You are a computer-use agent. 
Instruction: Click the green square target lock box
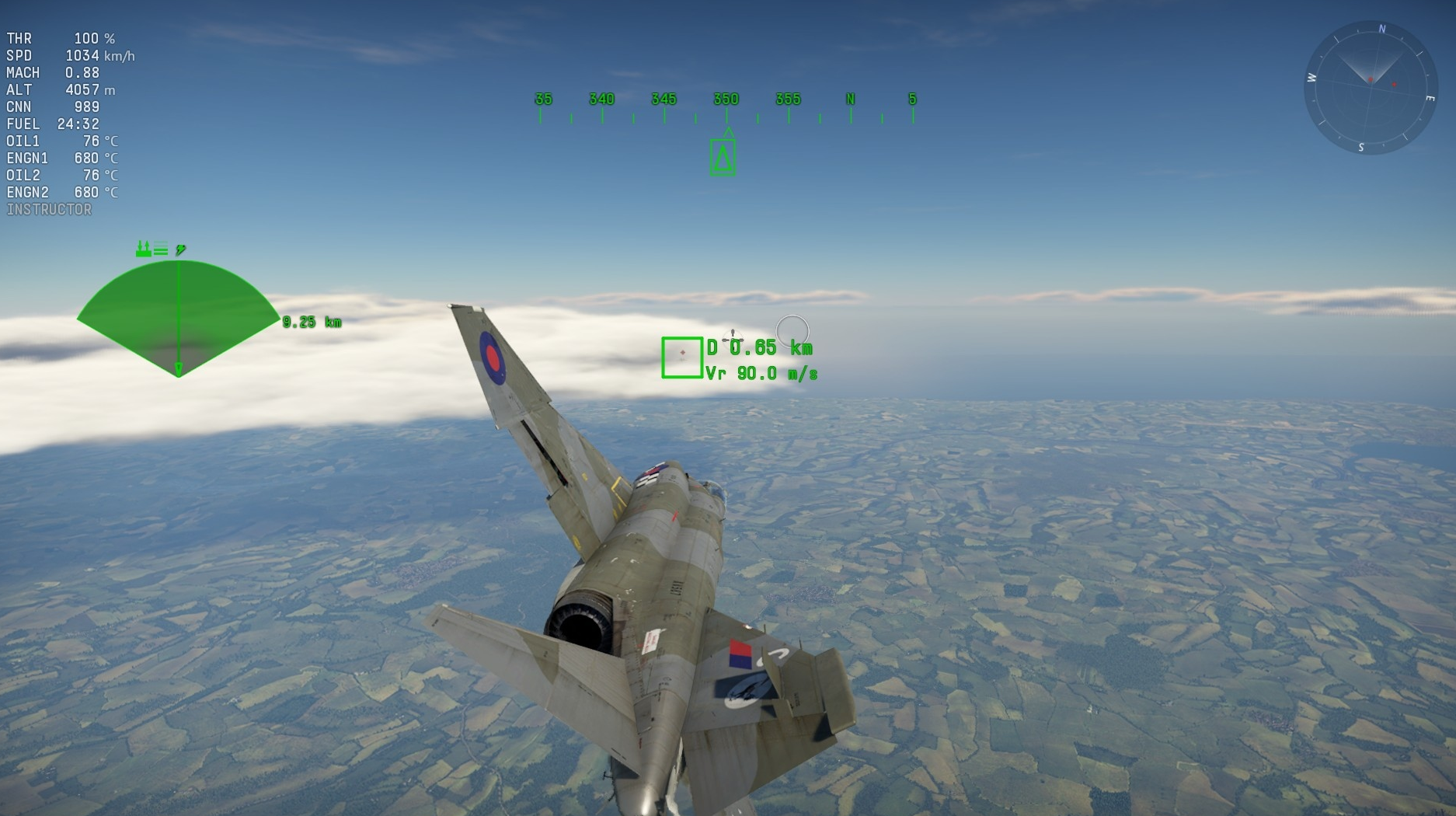click(681, 357)
